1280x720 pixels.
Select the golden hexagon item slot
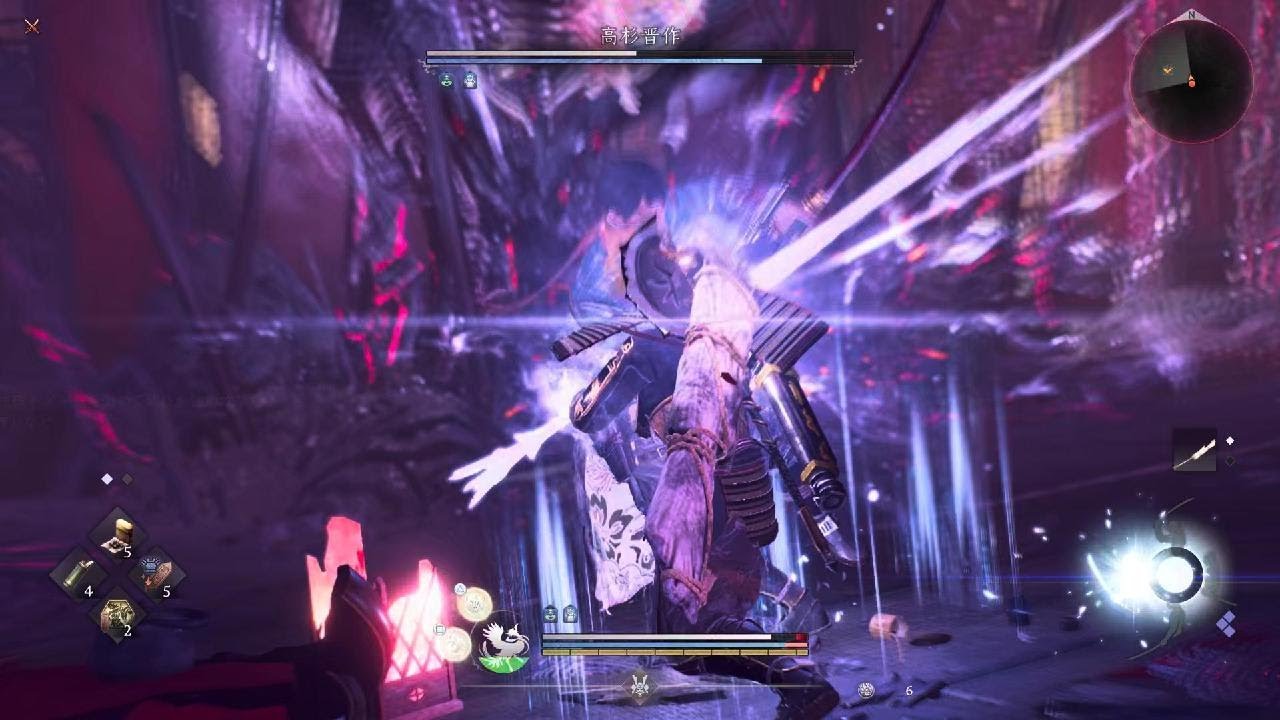tap(118, 615)
